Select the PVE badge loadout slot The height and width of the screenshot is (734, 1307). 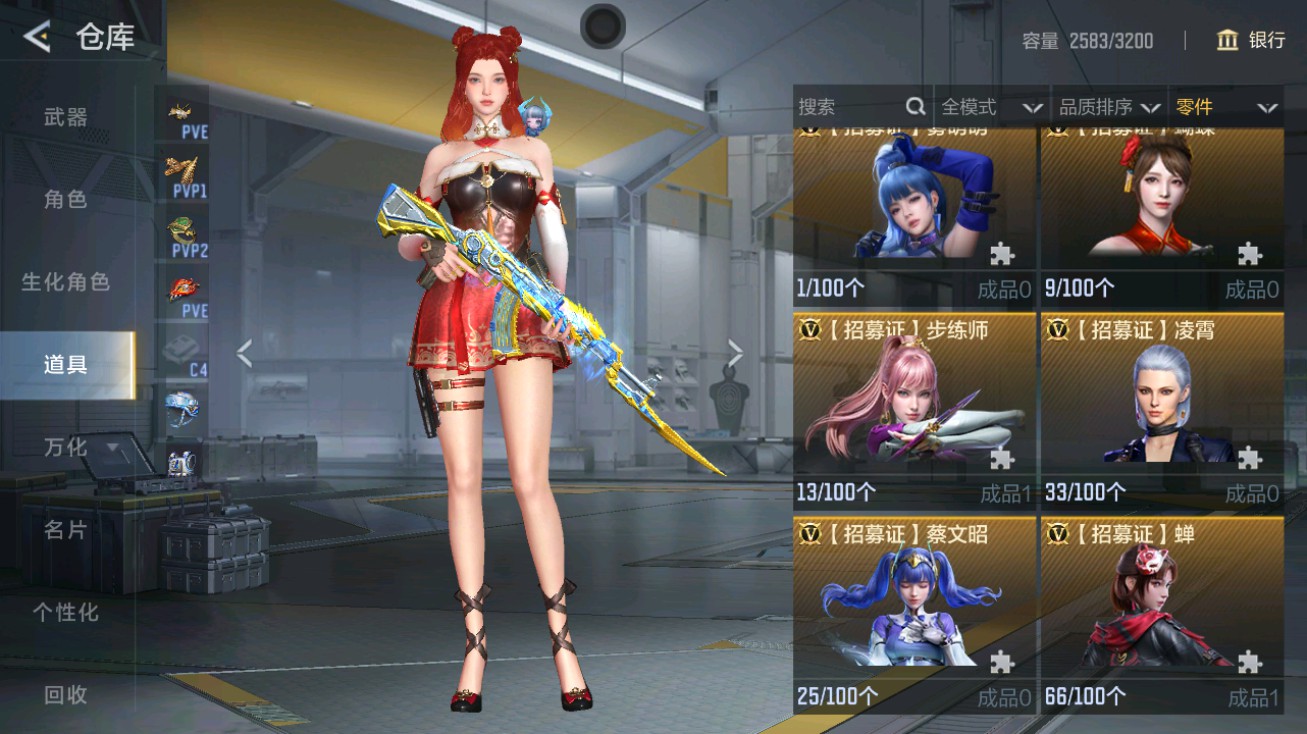point(183,115)
